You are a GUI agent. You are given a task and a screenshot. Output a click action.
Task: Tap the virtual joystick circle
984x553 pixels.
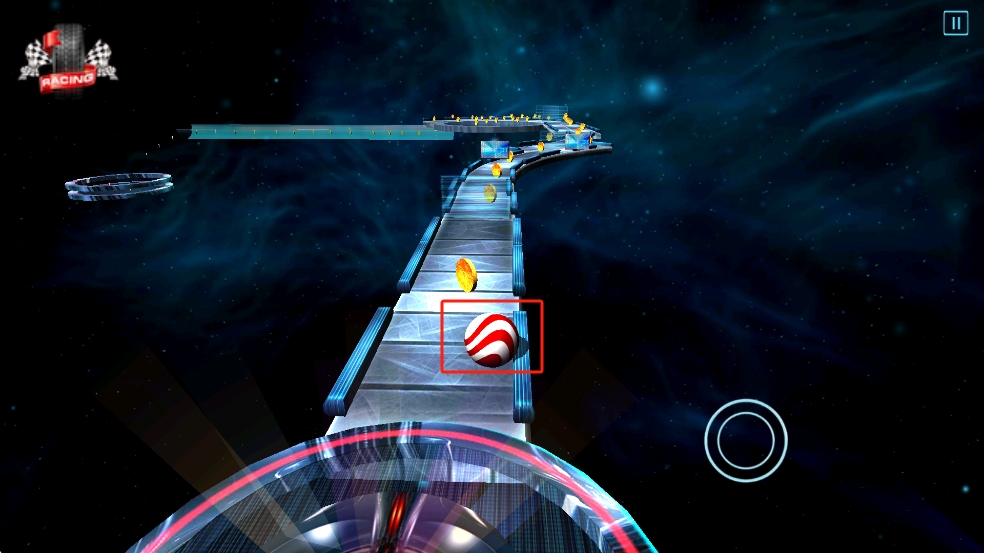(x=745, y=438)
